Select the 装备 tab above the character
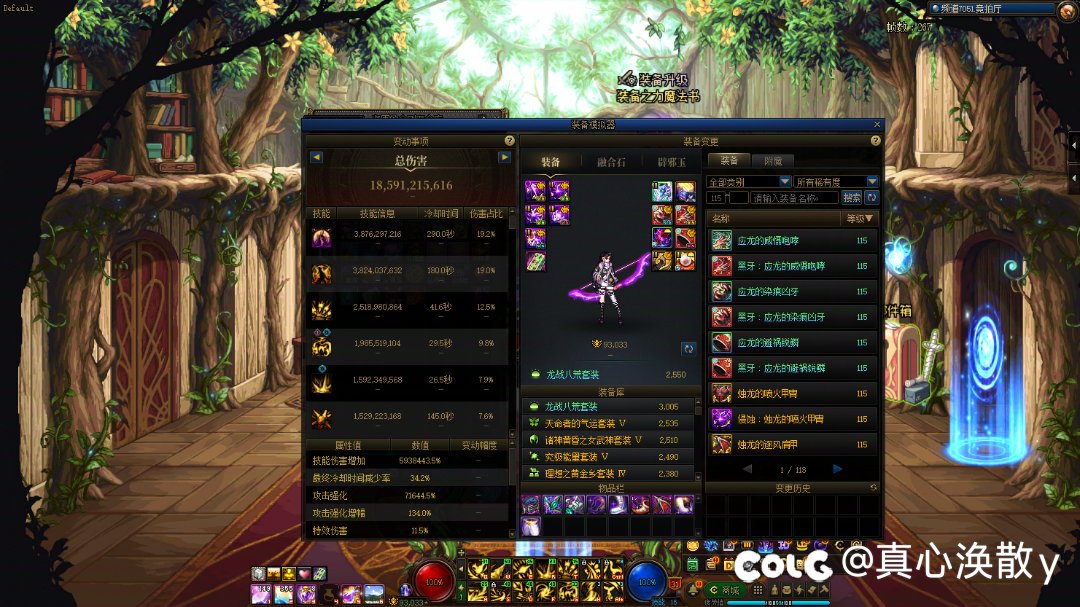Screen dimensions: 1080x607 coord(550,162)
